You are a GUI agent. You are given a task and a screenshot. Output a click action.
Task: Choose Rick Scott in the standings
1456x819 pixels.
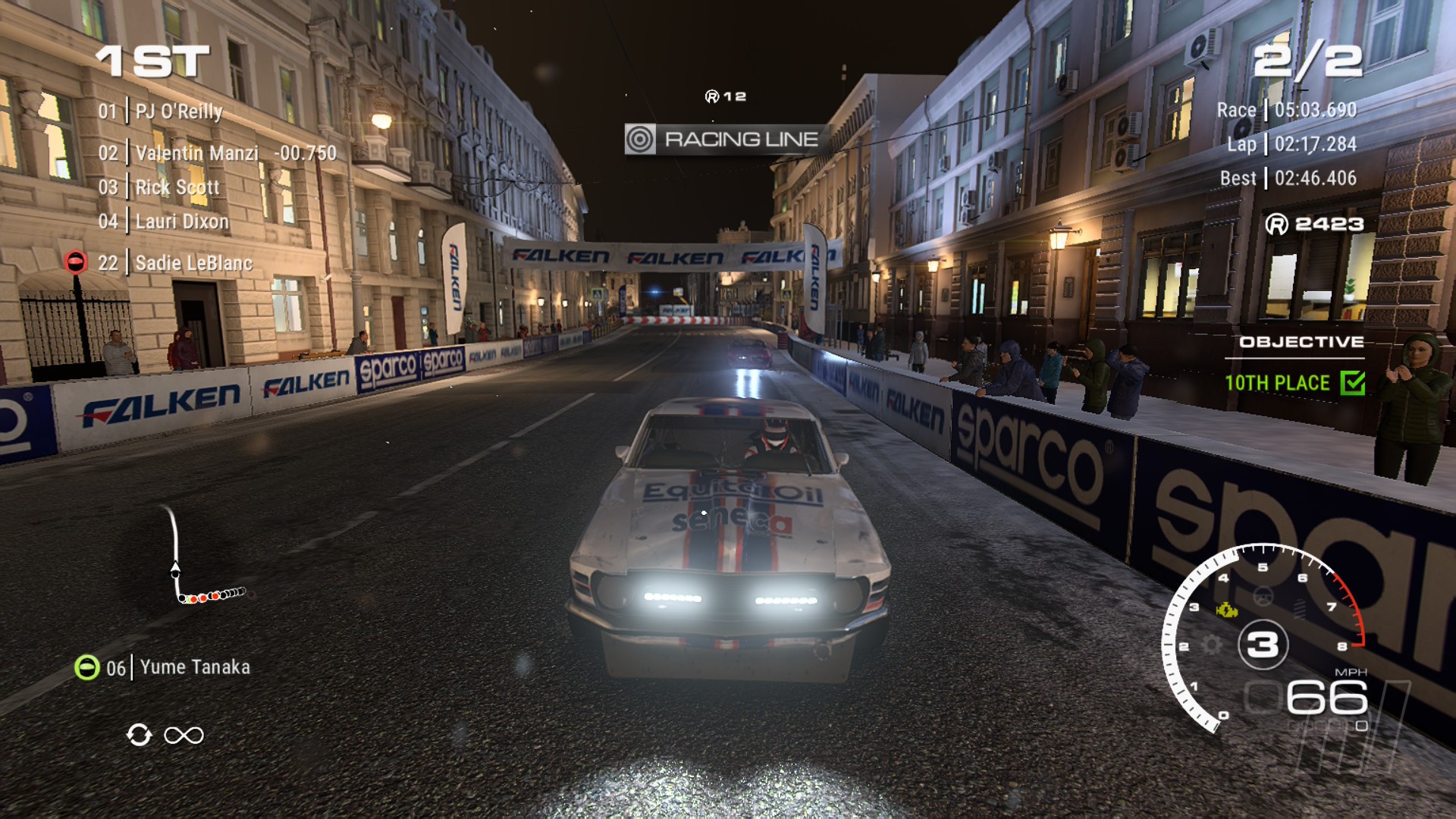point(177,188)
